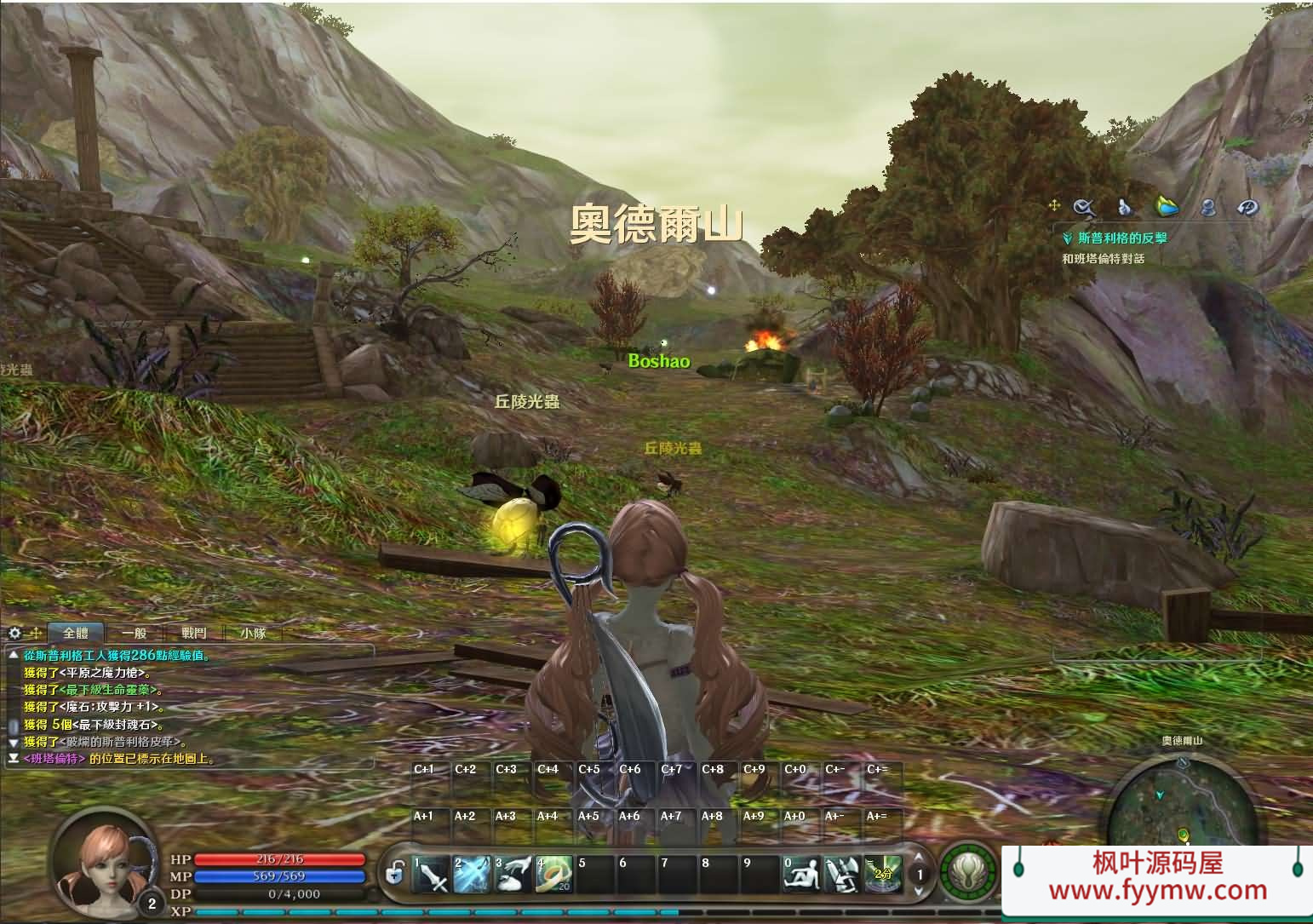Toggle weapon draw with the crossed-weapons icon
Image resolution: width=1313 pixels, height=924 pixels.
coord(843,873)
